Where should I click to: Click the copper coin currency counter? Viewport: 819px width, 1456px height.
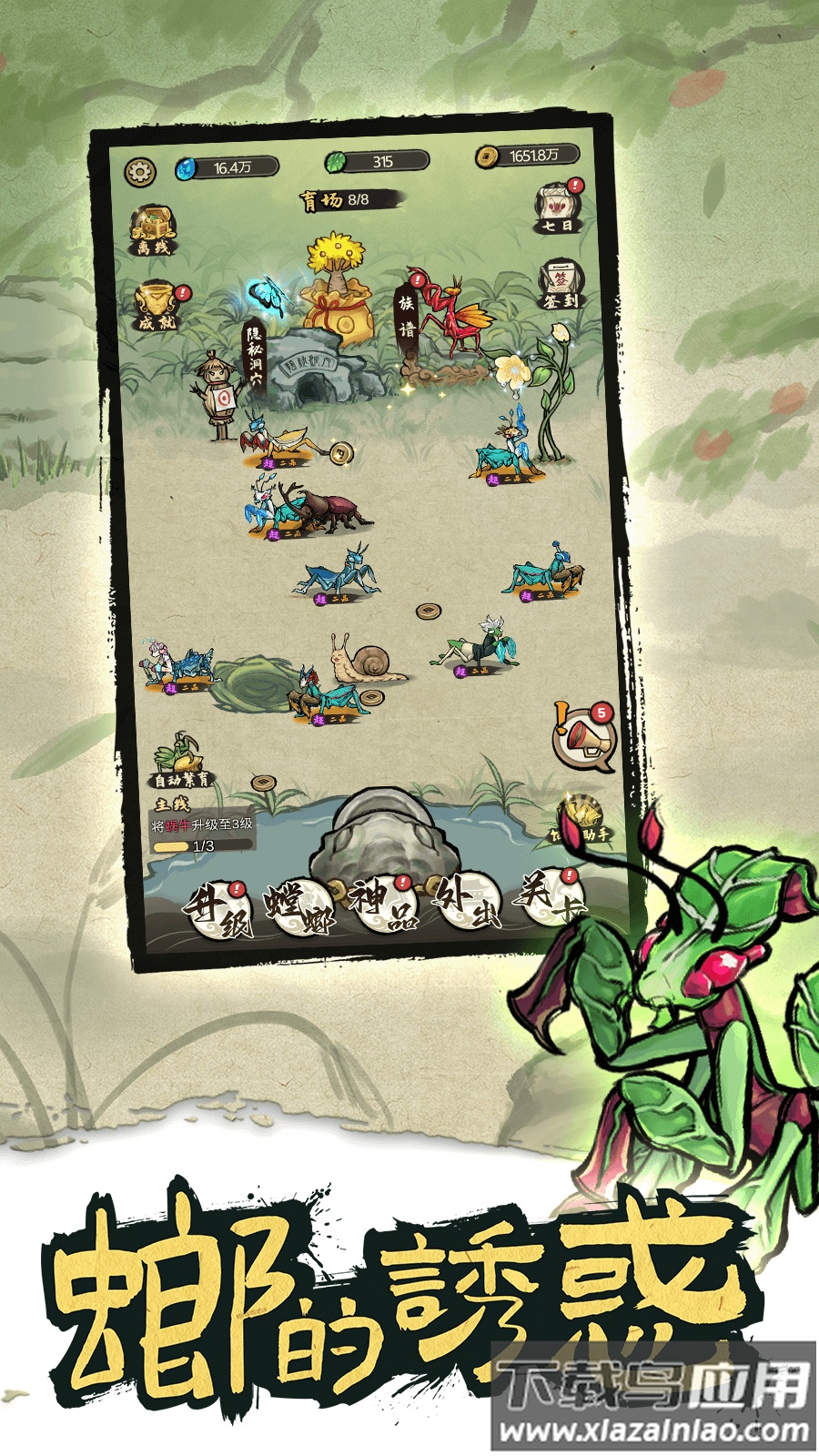(528, 157)
